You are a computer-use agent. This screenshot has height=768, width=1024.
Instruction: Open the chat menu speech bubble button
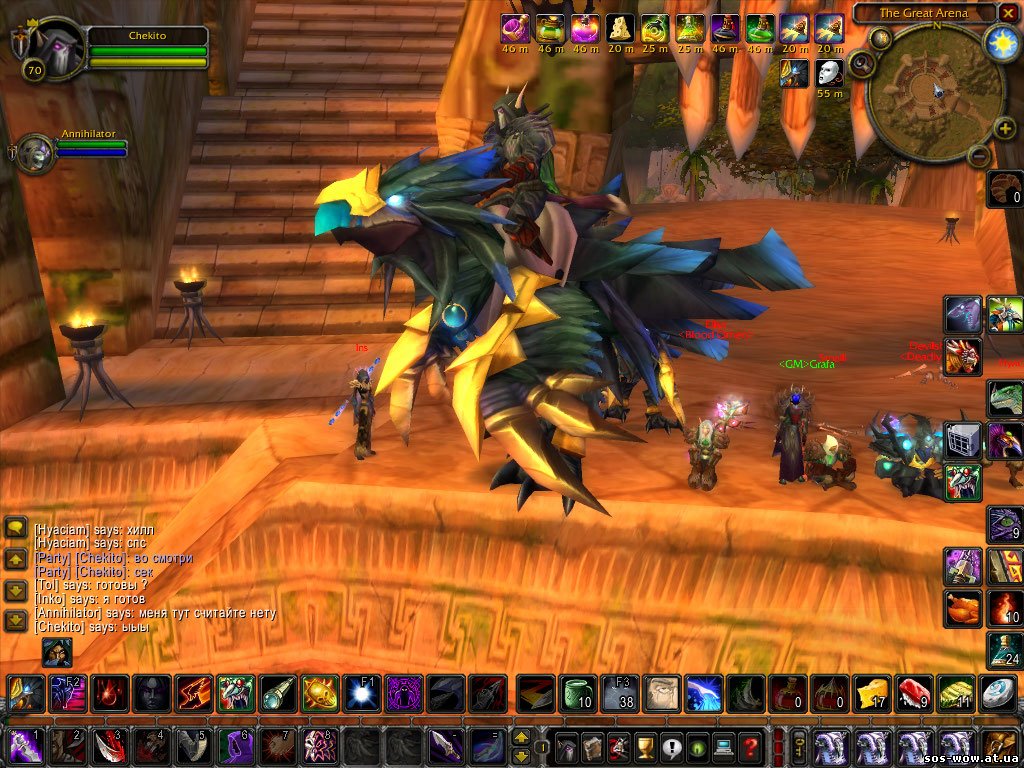click(16, 526)
